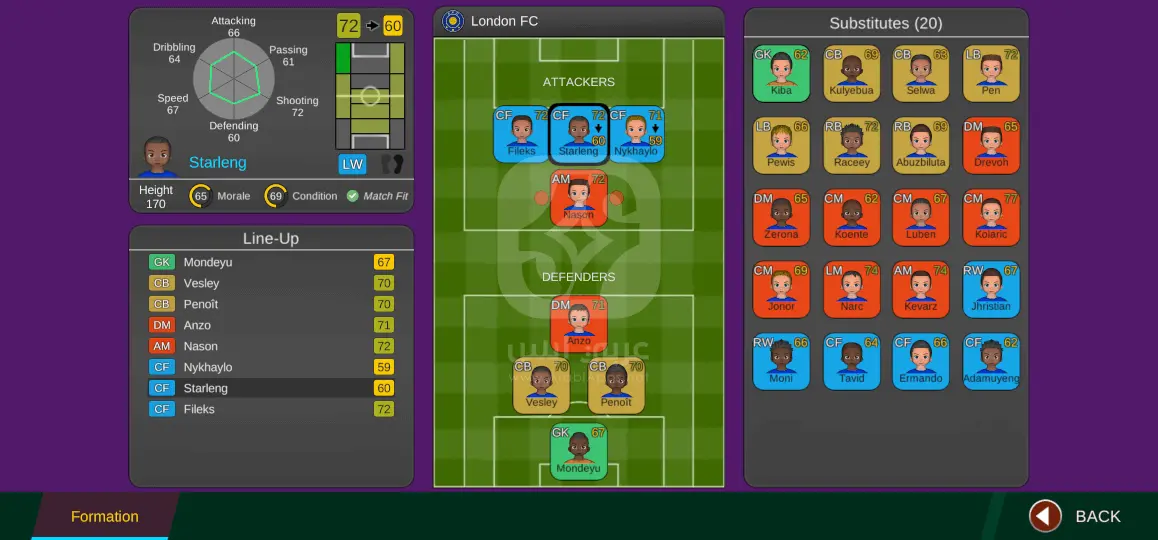This screenshot has height=540, width=1158.
Task: Select Fileks forward on the pitch
Action: pyautogui.click(x=521, y=135)
